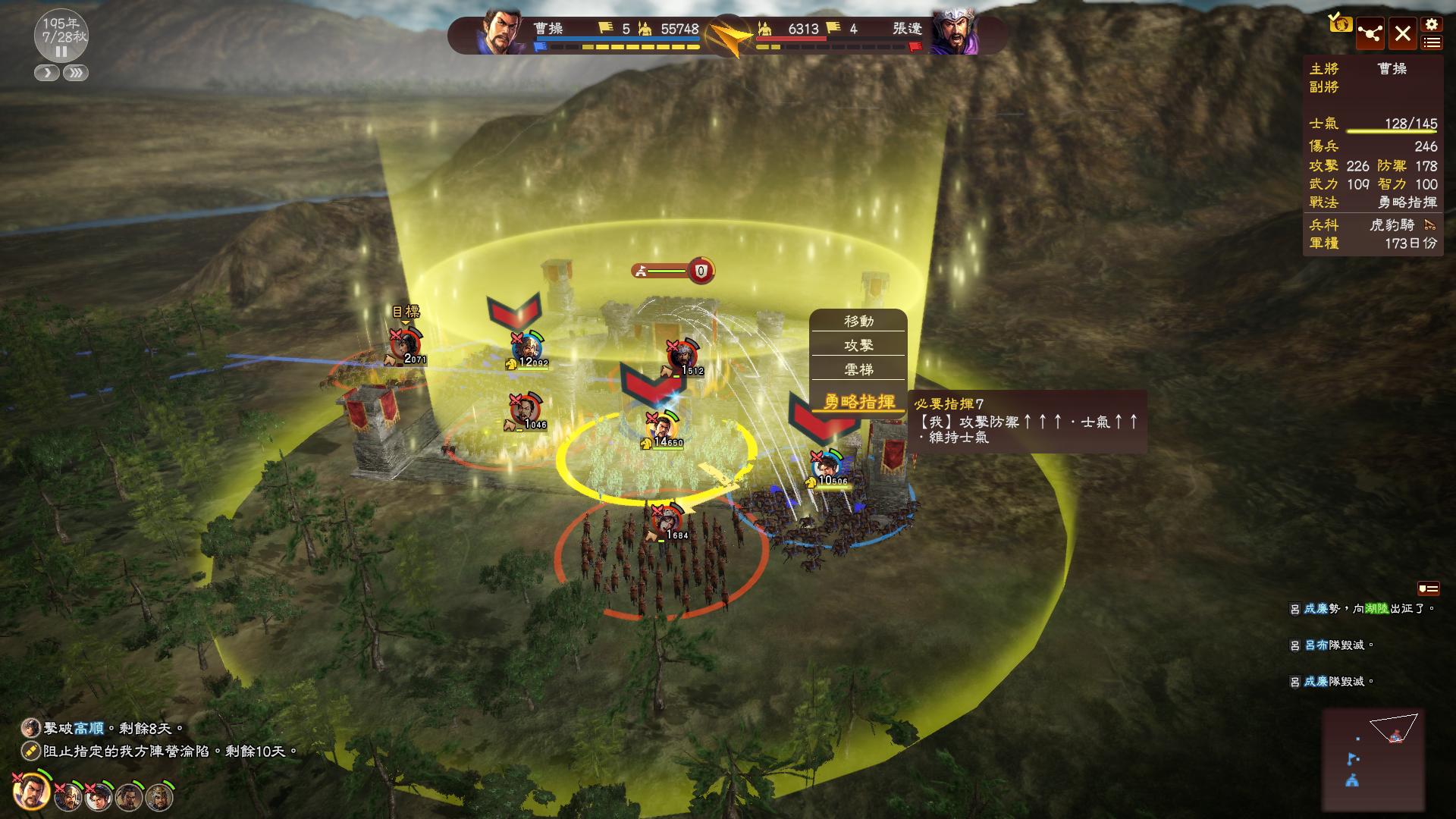This screenshot has width=1456, height=819.
Task: Select the gold-ringed commander portrait at bottom-left
Action: (x=31, y=791)
